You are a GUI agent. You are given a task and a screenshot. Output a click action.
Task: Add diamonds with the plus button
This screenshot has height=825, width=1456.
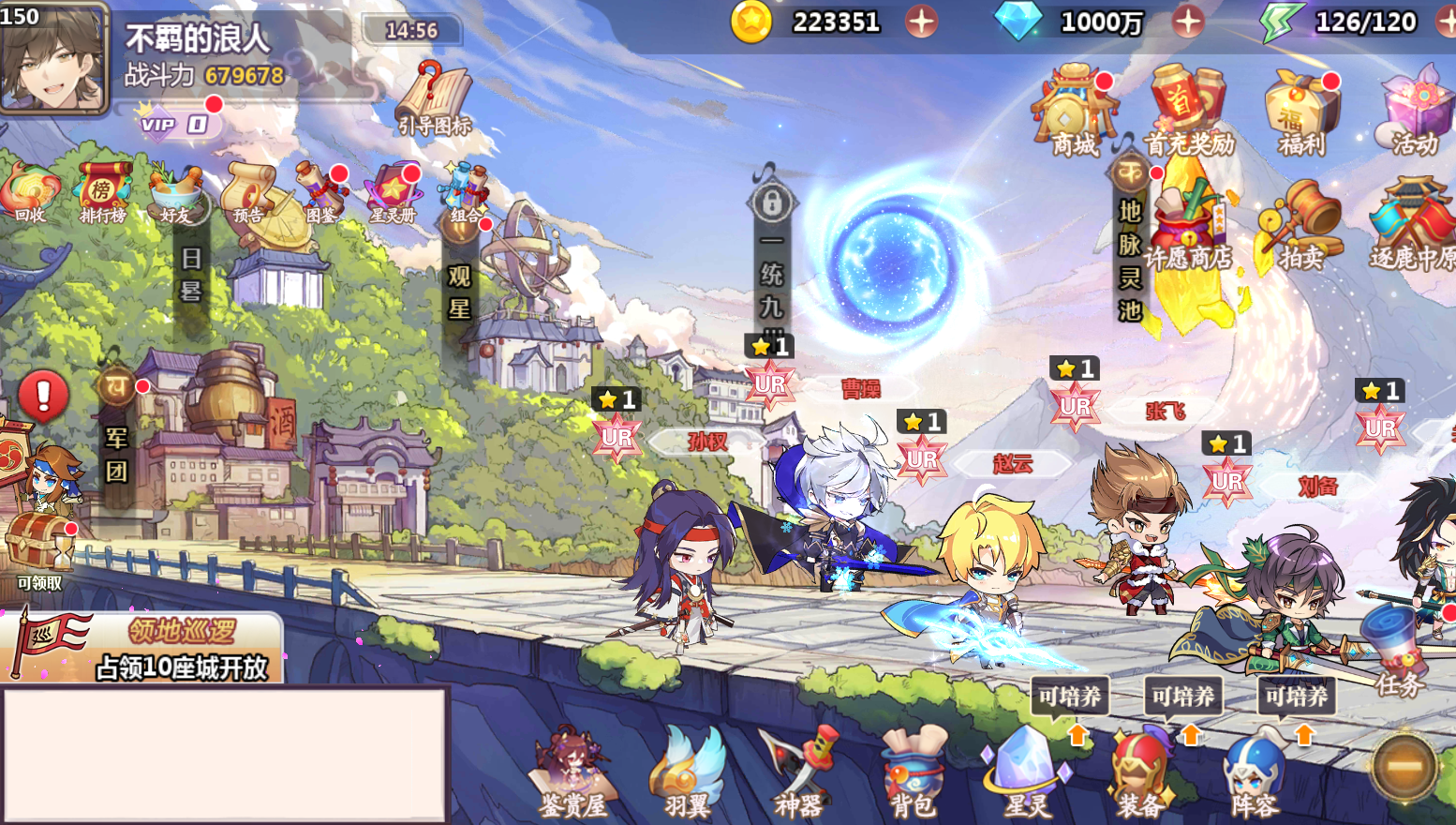(x=1187, y=21)
